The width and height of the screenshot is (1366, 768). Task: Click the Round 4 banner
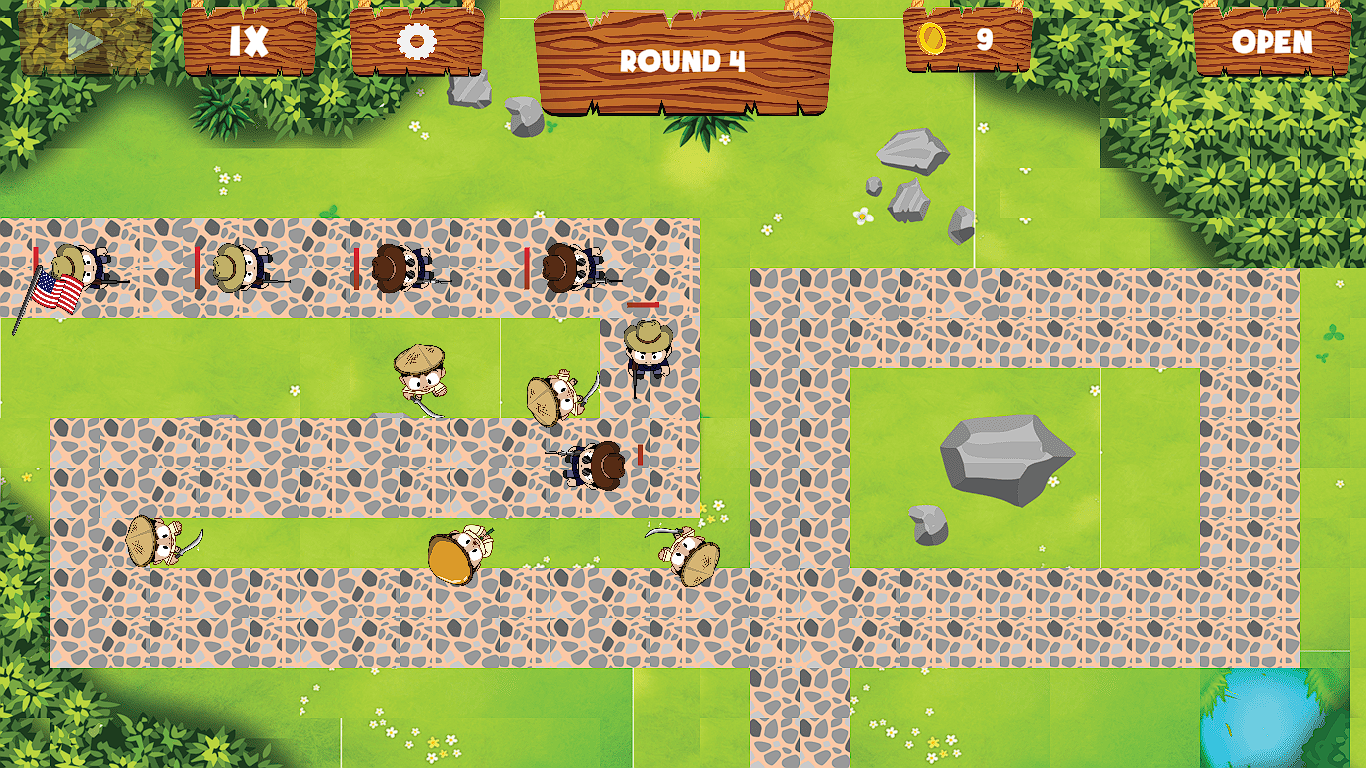[683, 60]
